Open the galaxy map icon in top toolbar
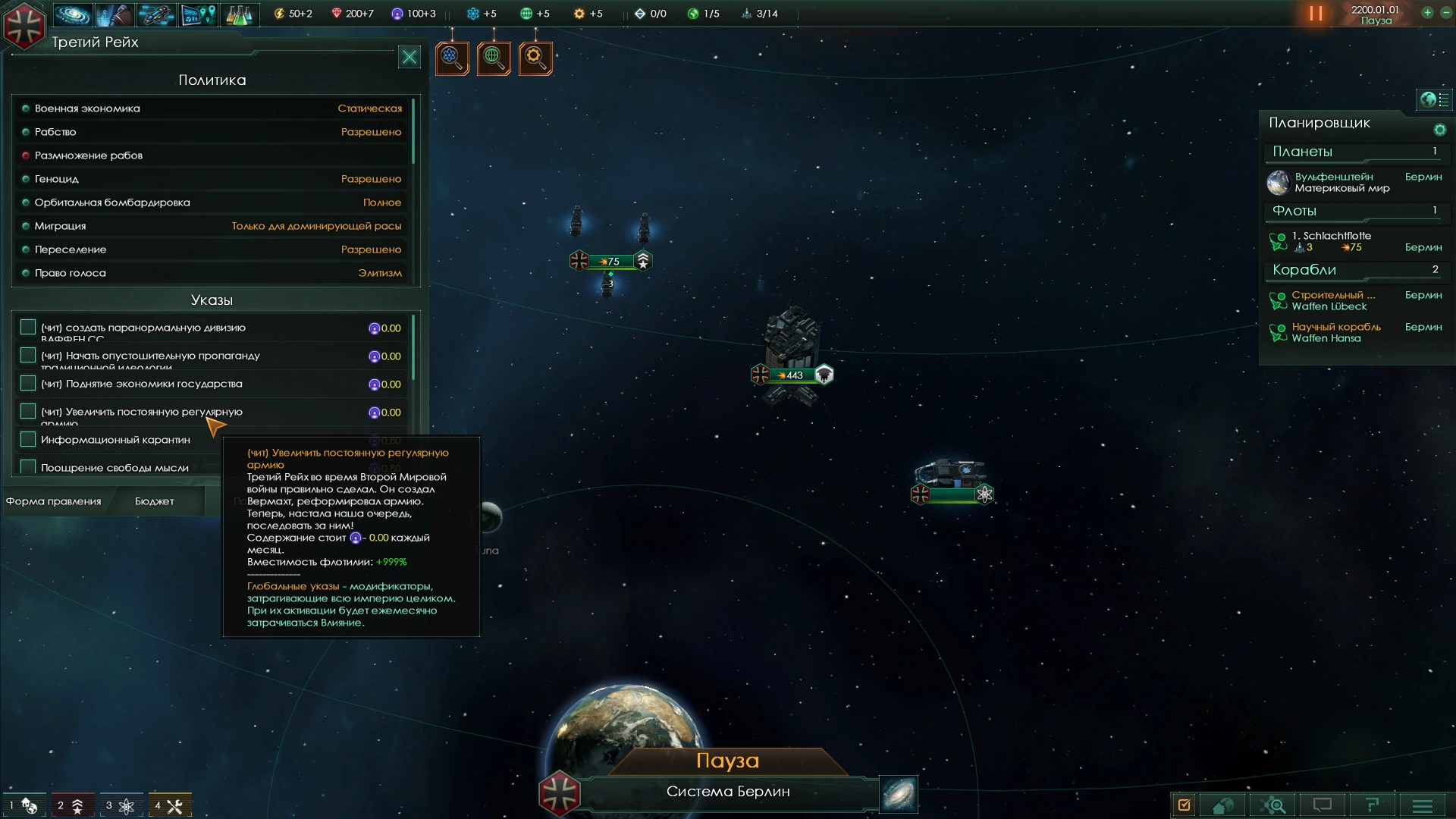 point(73,14)
